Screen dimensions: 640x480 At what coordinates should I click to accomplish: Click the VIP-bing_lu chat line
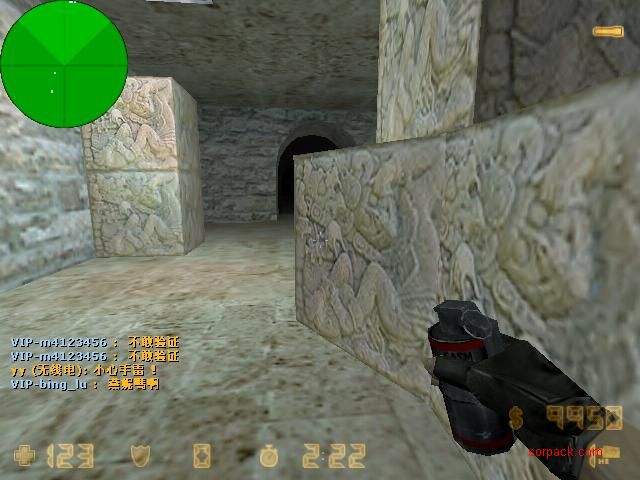pos(84,383)
